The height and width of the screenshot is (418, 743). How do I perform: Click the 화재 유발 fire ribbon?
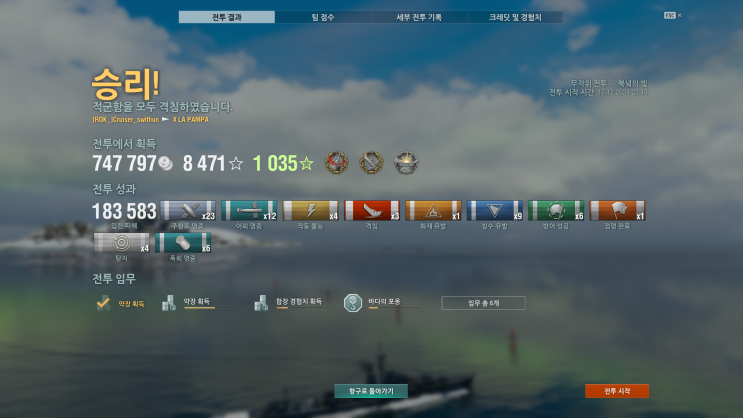(x=433, y=210)
